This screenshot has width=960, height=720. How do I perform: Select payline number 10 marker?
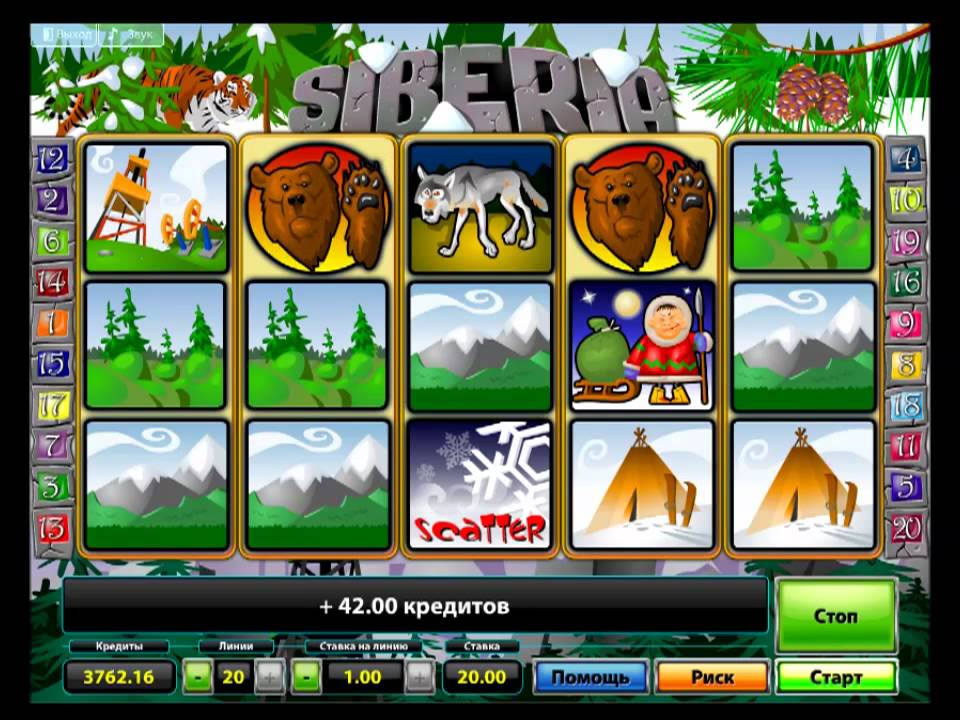pyautogui.click(x=905, y=199)
